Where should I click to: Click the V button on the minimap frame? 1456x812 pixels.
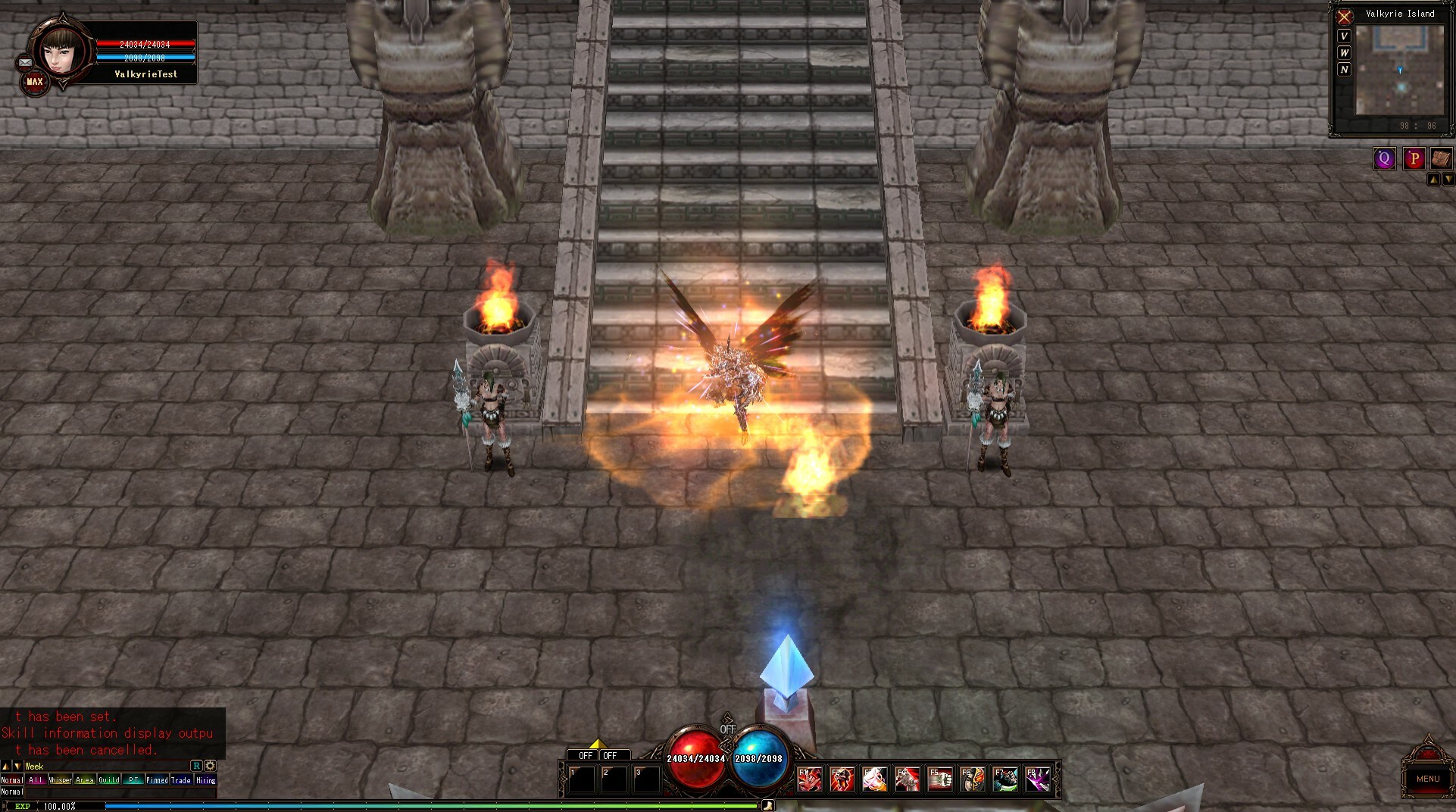tap(1344, 35)
